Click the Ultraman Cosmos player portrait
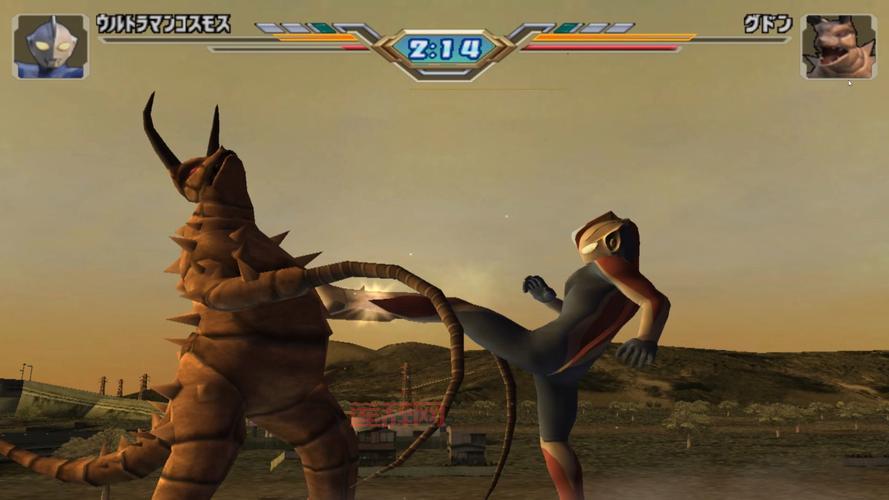Viewport: 889px width, 500px height. 49,46
